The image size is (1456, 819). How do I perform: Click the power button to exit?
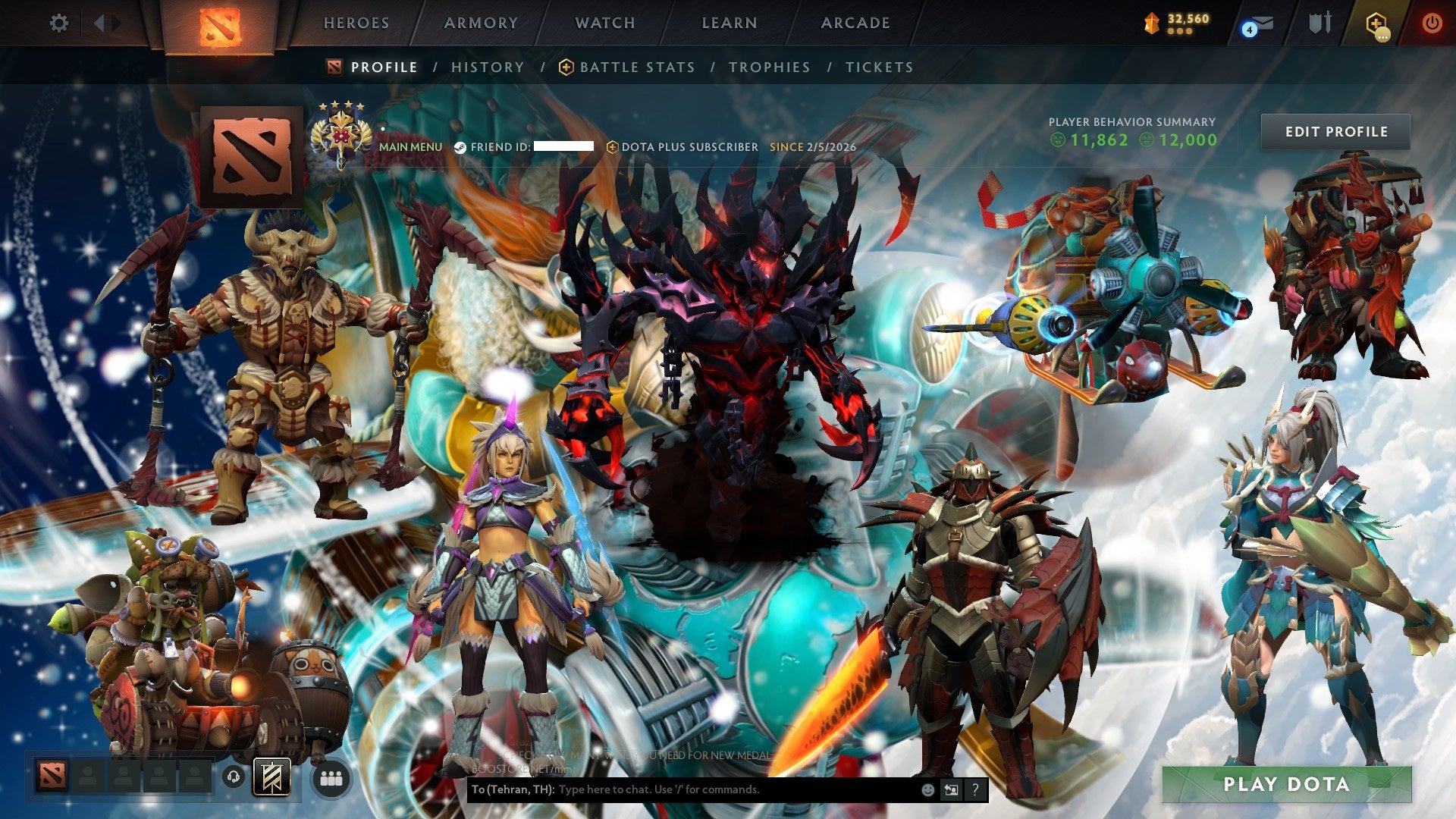point(1432,24)
